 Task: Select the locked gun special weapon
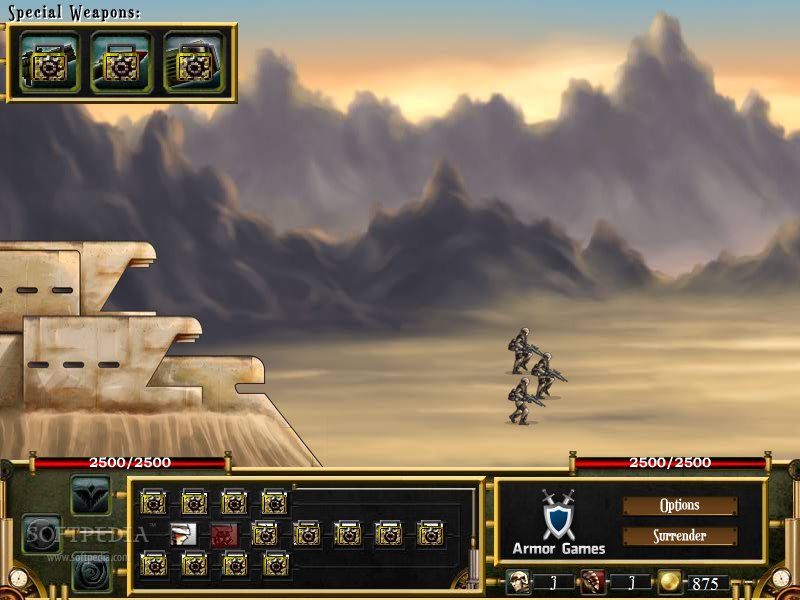coord(49,62)
